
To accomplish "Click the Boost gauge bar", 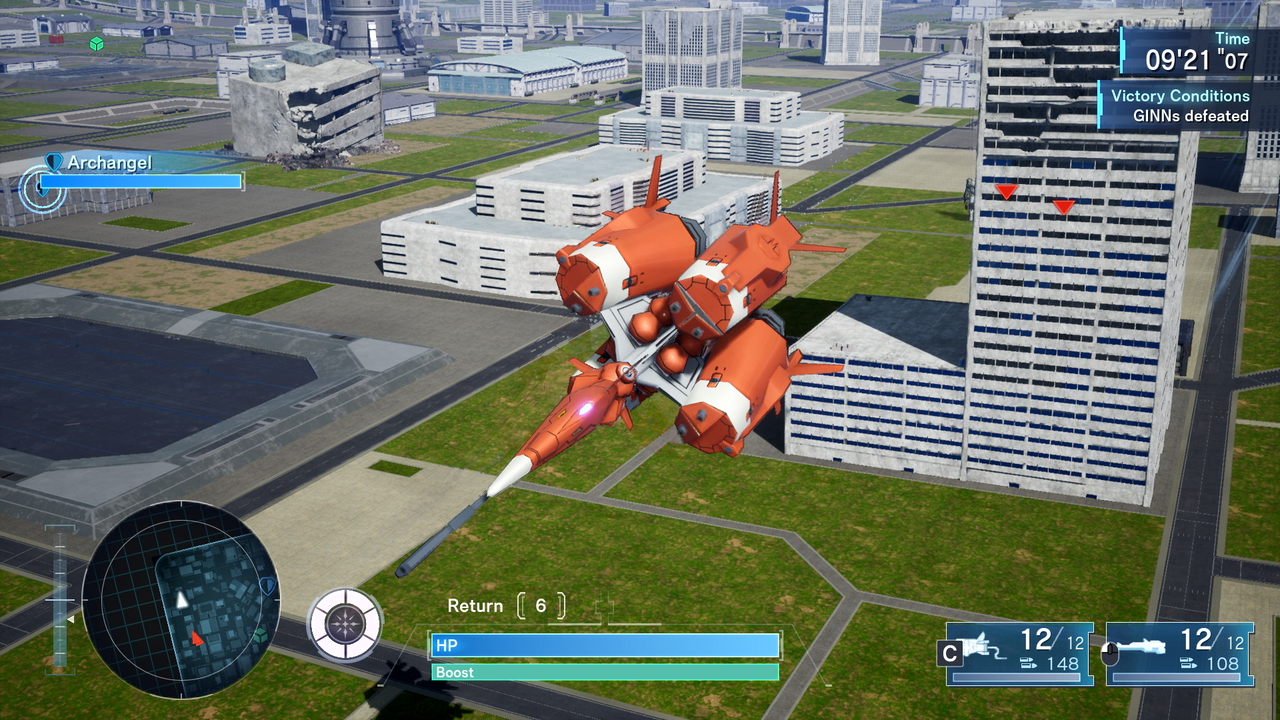I will pos(603,672).
